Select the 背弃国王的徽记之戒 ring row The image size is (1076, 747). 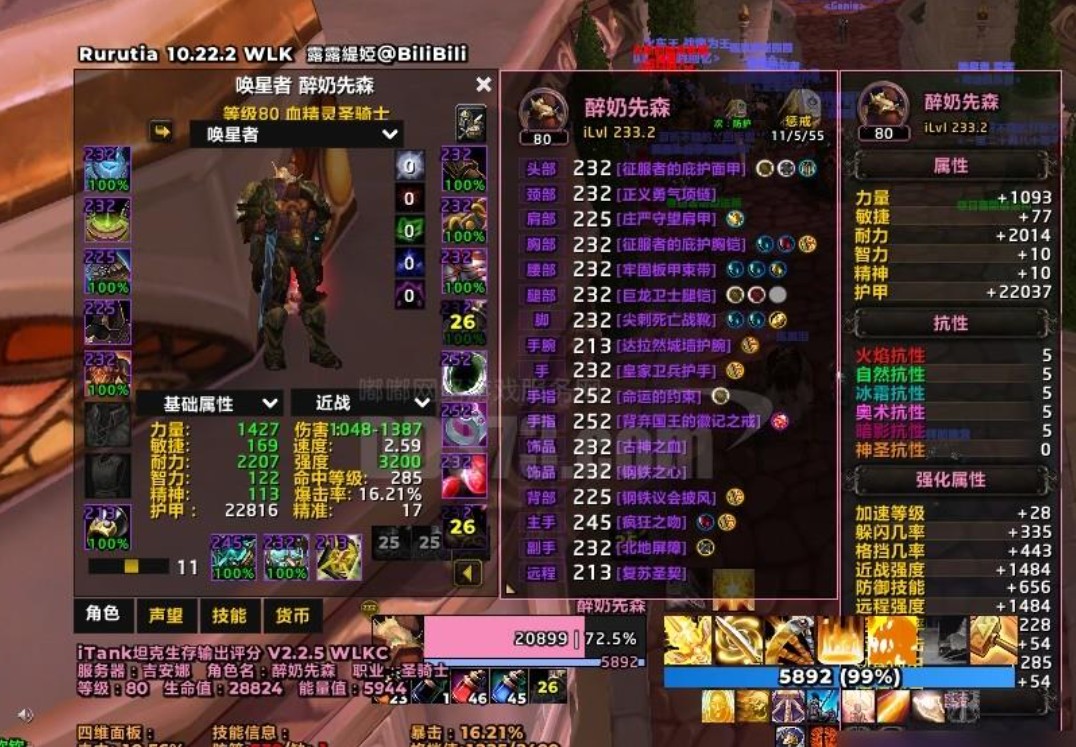tap(690, 421)
